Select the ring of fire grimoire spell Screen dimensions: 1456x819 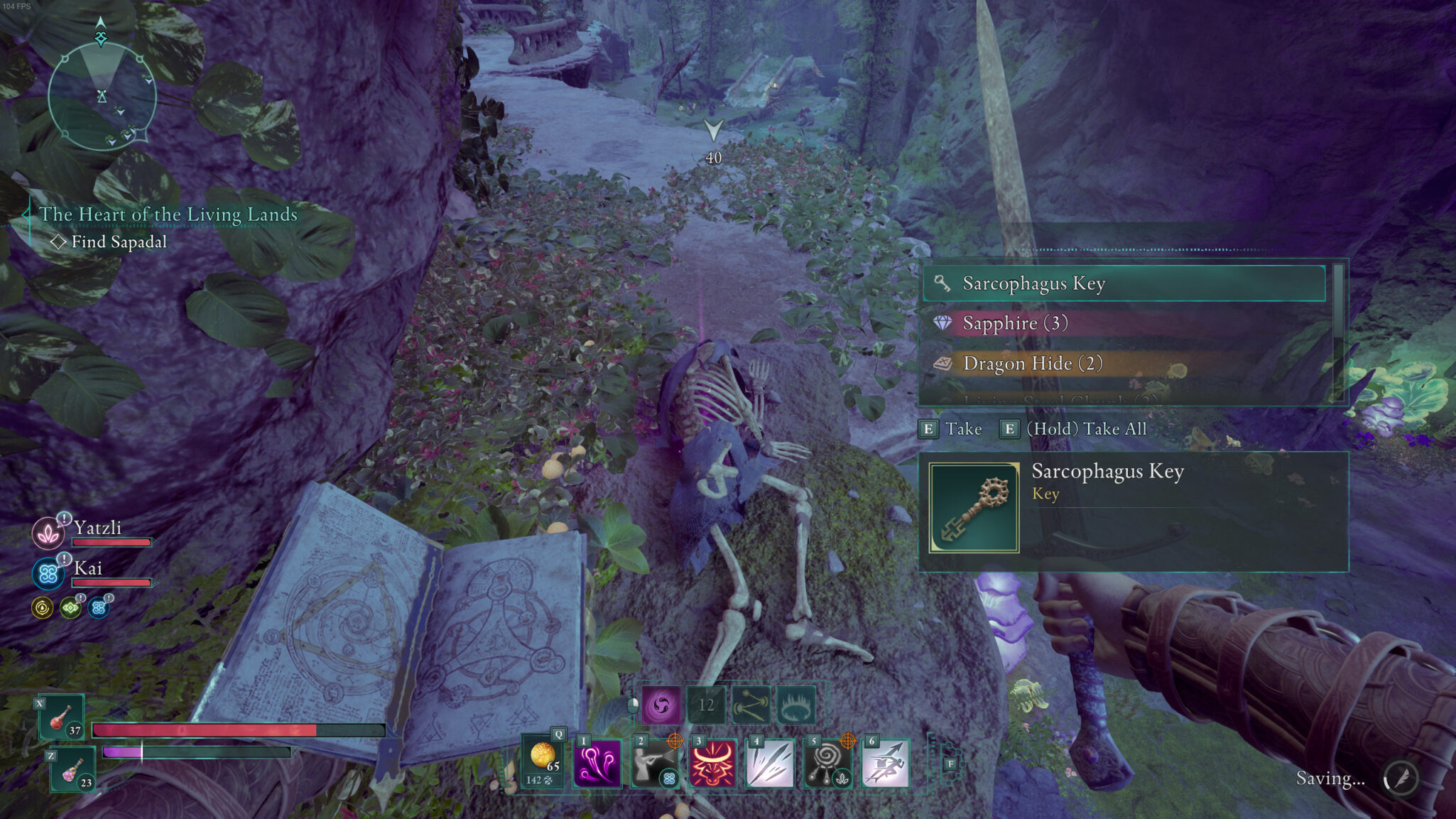coord(795,705)
